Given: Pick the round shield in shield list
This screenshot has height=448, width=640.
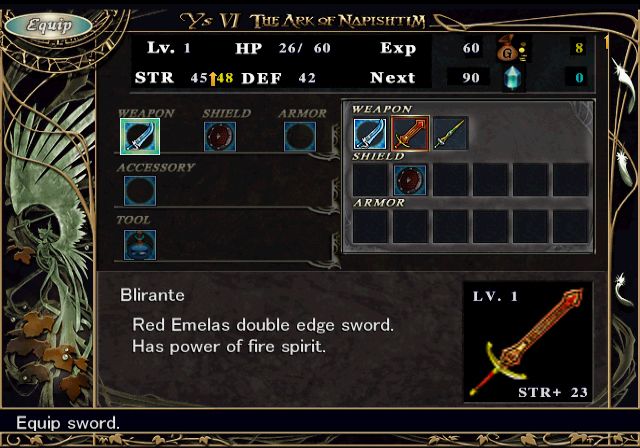Looking at the screenshot, I should click(x=410, y=180).
